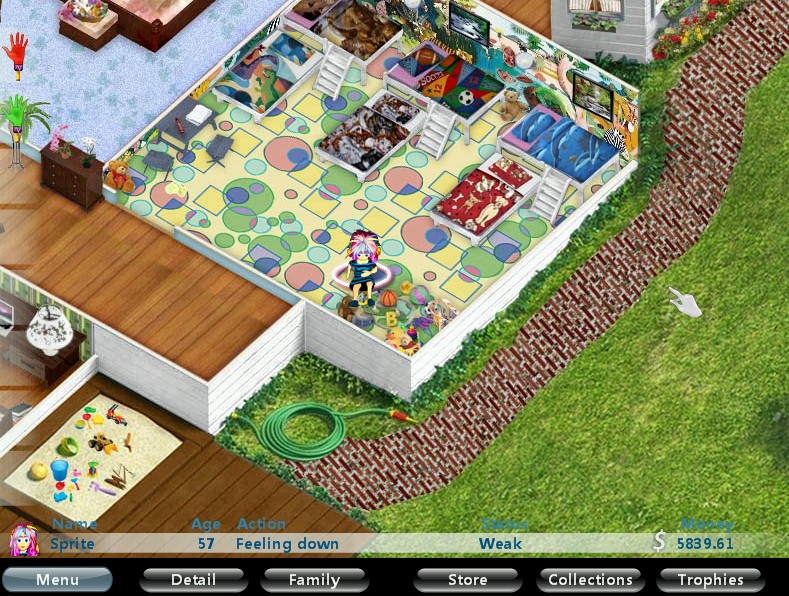View the Collections screen

(590, 580)
